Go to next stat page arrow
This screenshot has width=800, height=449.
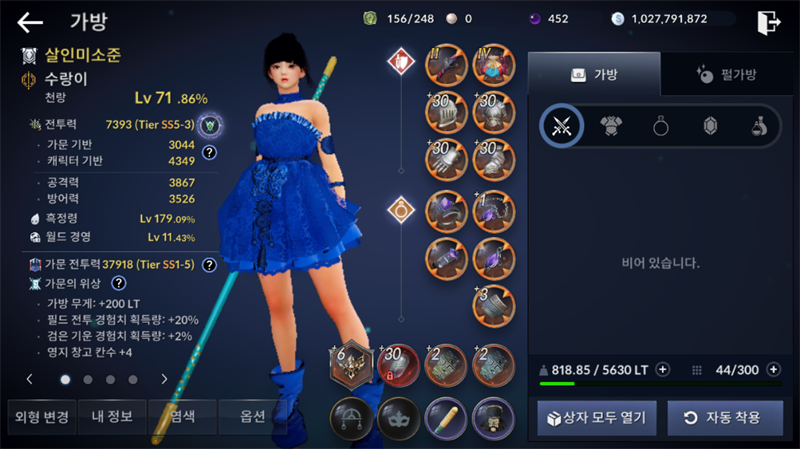coord(164,379)
